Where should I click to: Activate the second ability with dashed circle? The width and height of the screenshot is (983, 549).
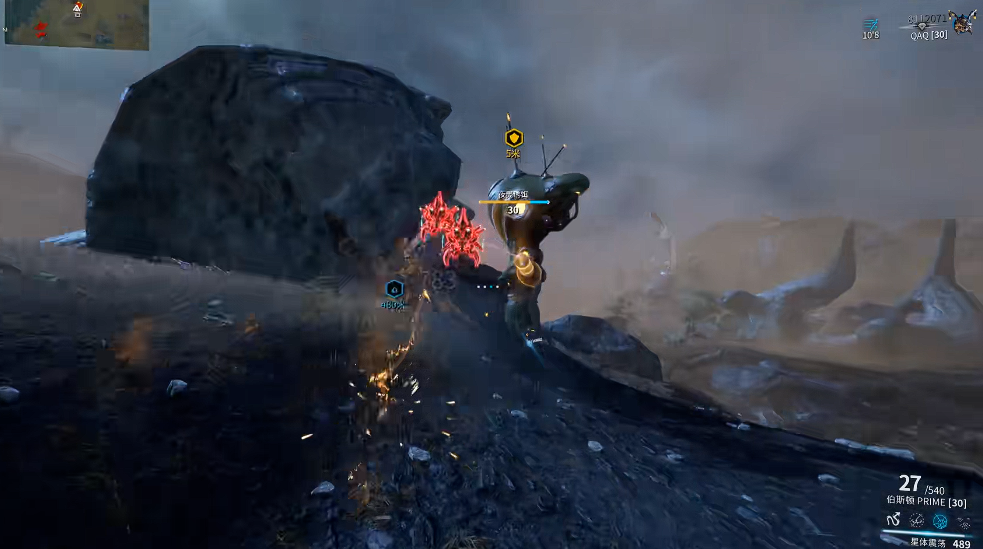(916, 520)
